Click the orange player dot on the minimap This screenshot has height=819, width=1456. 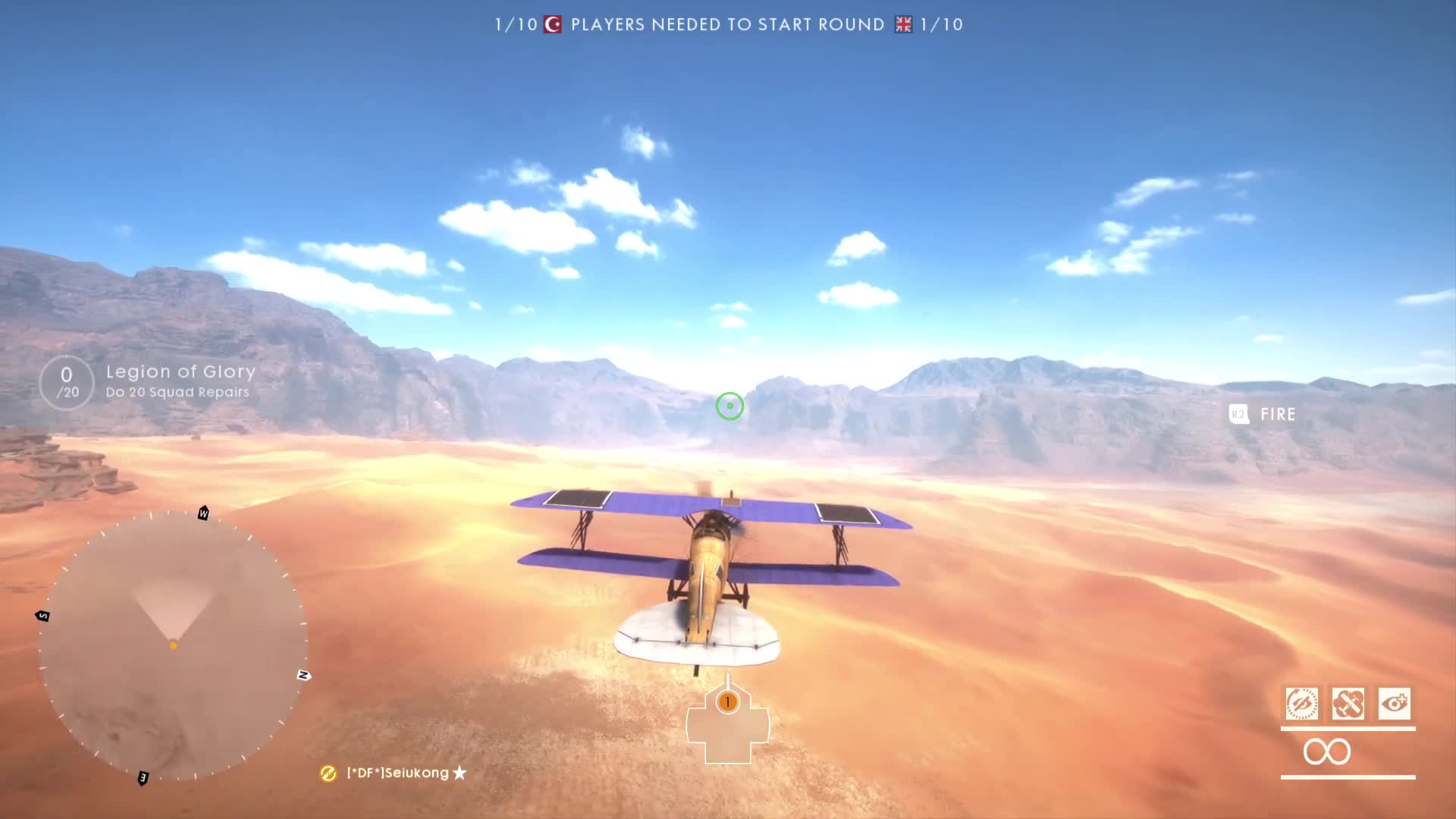[173, 645]
